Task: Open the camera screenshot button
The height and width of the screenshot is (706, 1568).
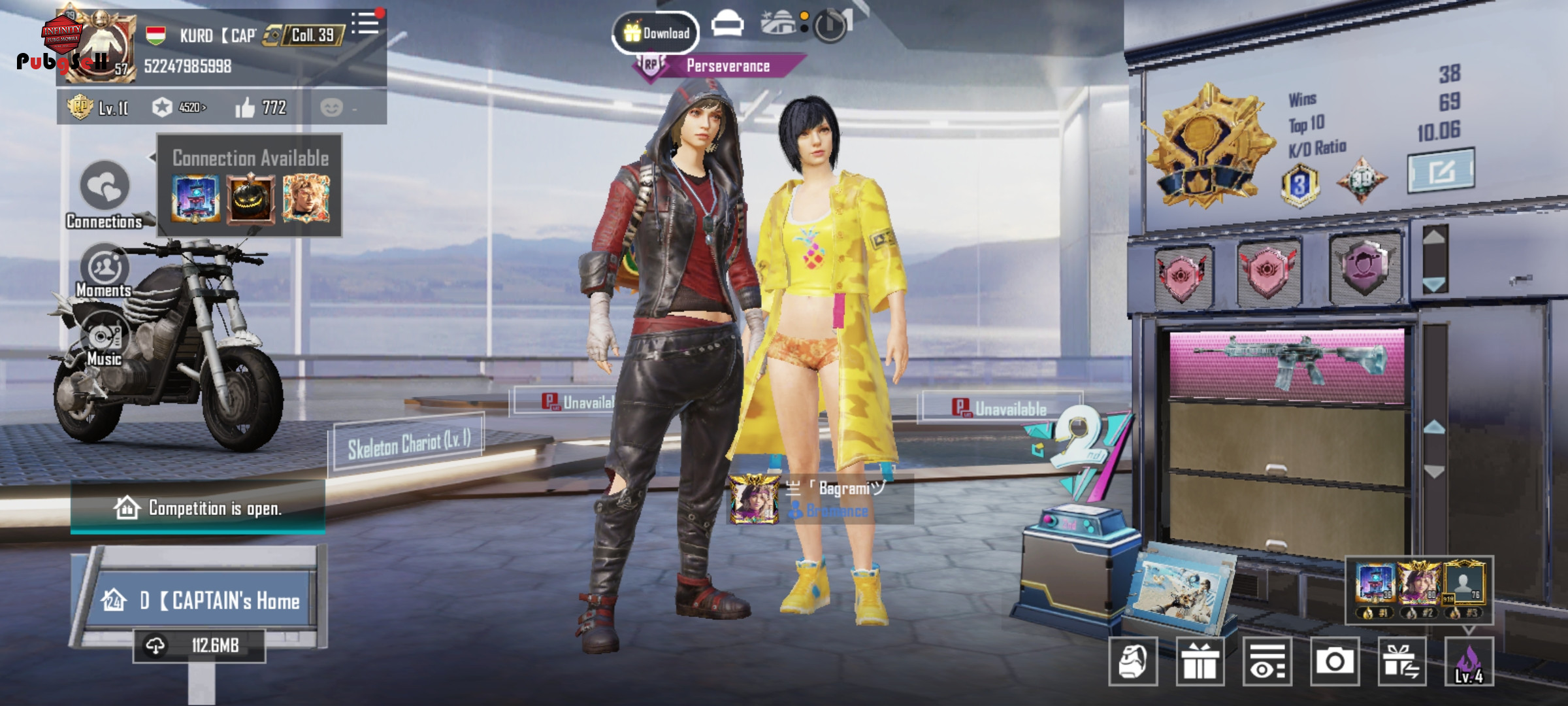Action: click(1334, 662)
